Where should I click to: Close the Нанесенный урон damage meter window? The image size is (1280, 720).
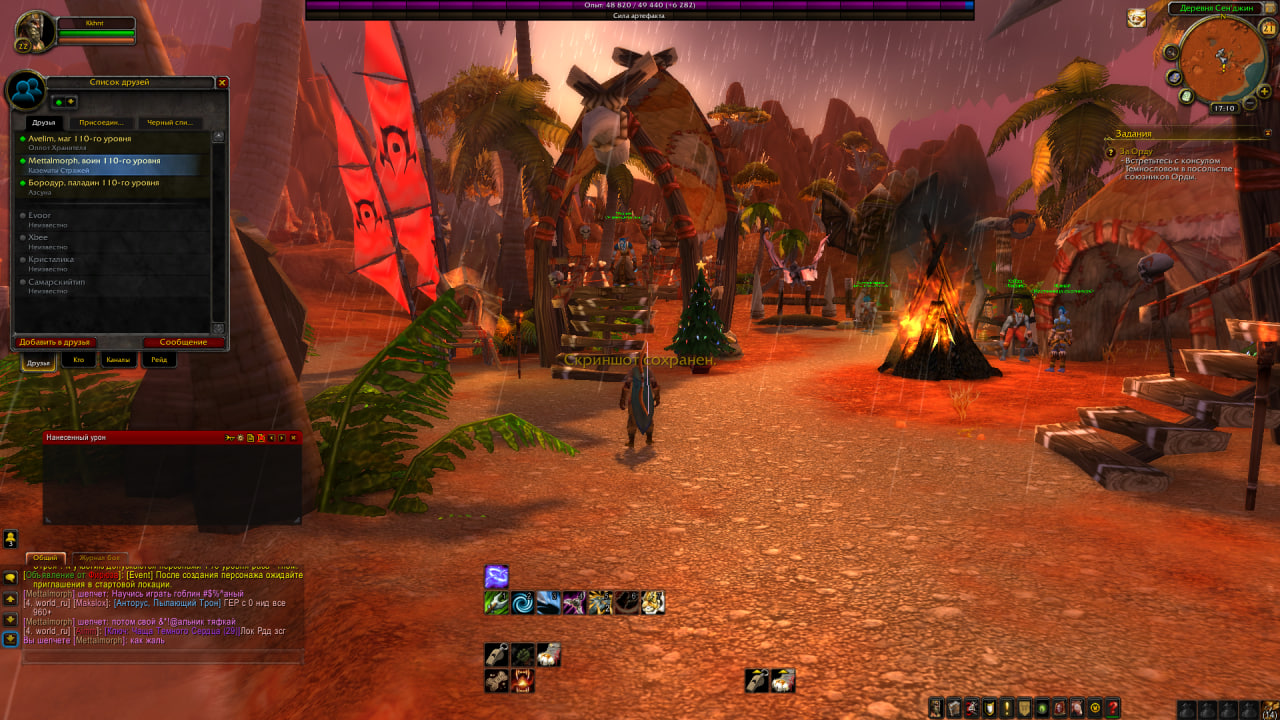tap(293, 438)
